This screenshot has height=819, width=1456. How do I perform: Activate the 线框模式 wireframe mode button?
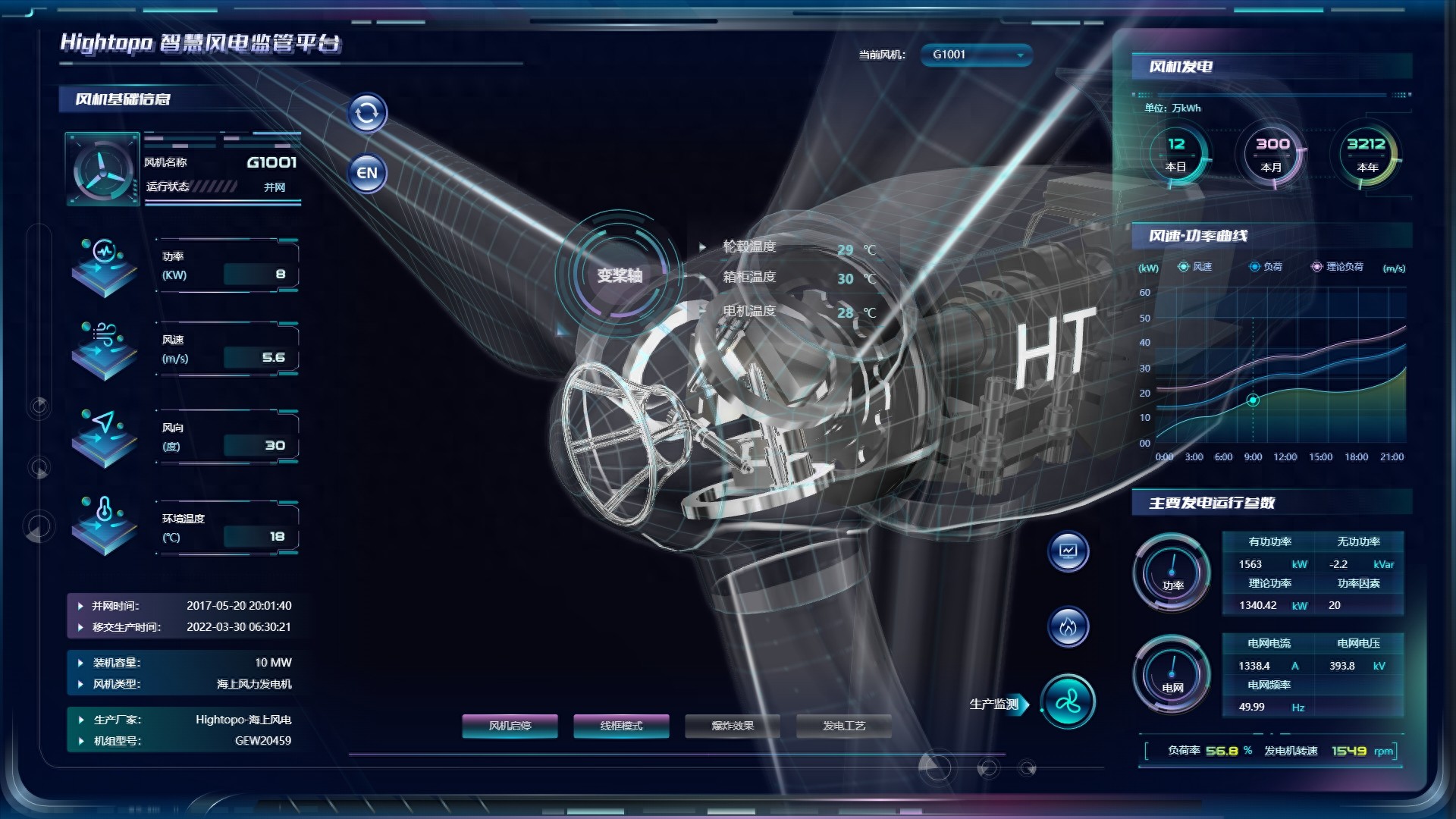[621, 726]
